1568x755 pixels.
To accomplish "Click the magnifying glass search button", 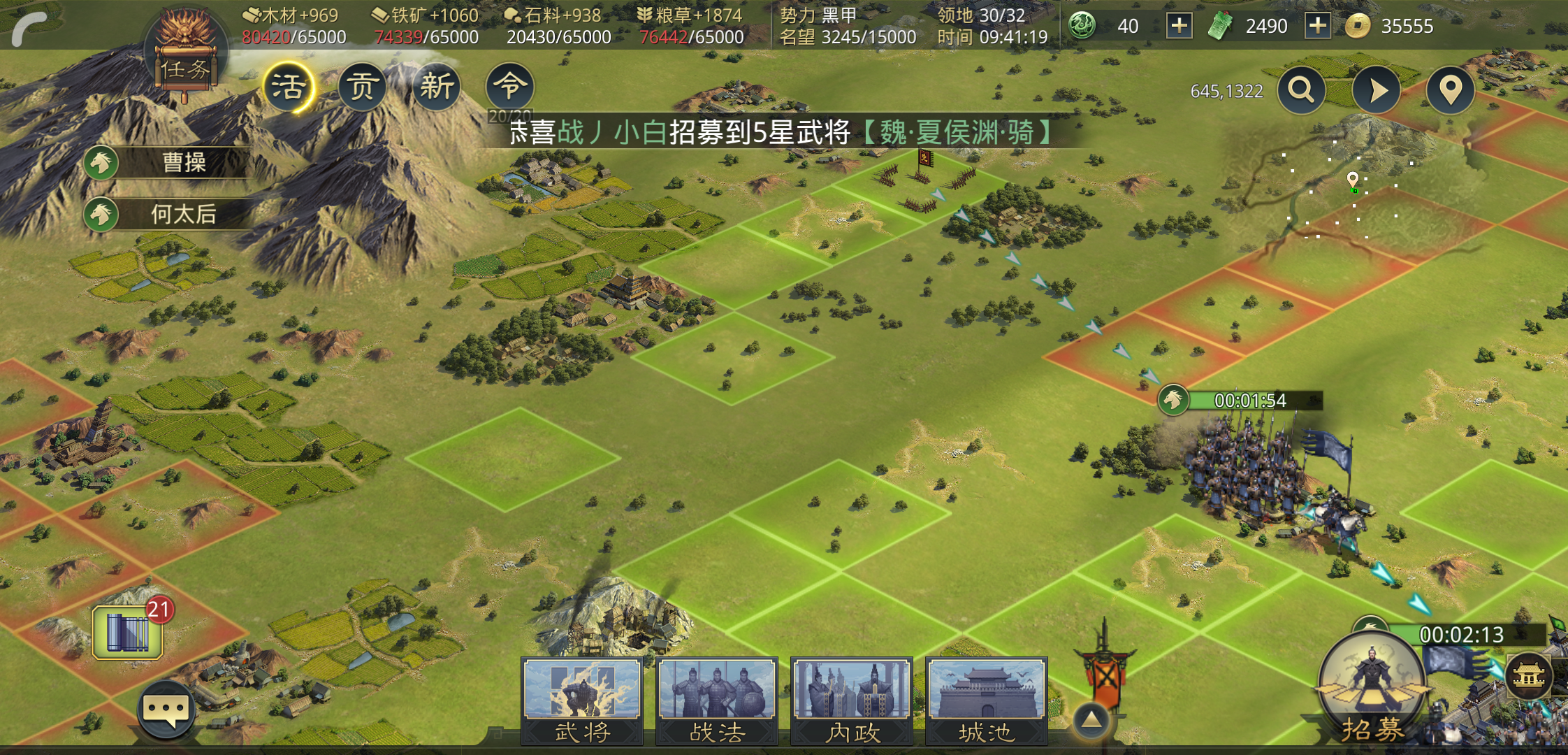I will pos(1301,90).
